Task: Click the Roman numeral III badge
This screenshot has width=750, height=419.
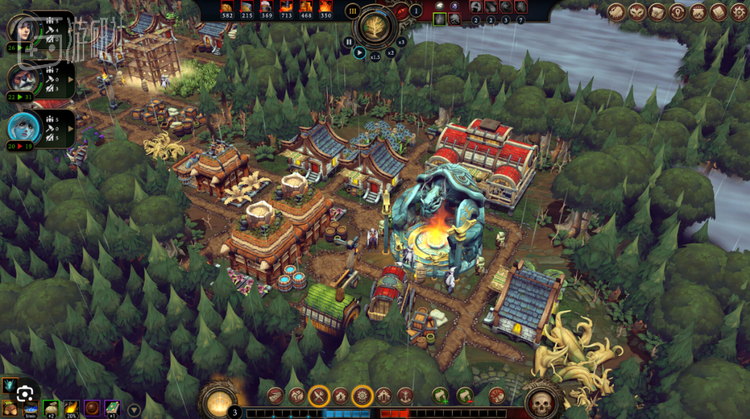Action: [x=352, y=10]
